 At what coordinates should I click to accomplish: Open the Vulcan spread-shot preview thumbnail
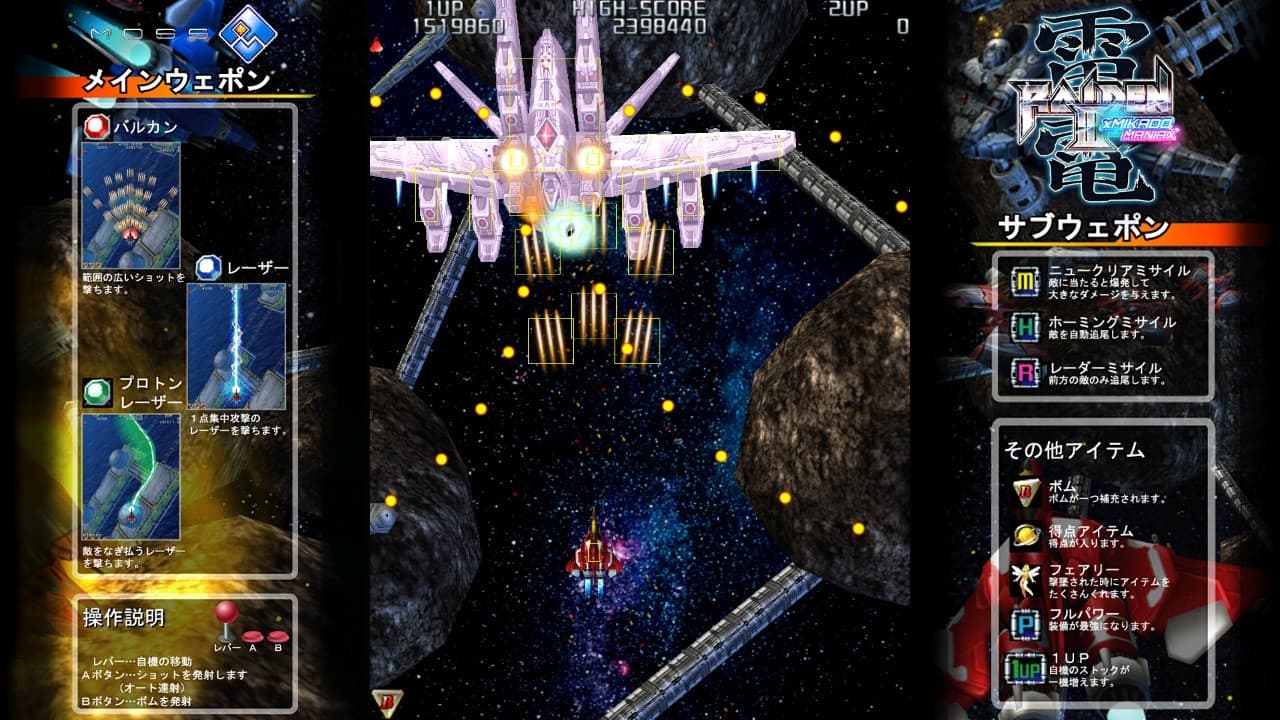(x=131, y=205)
